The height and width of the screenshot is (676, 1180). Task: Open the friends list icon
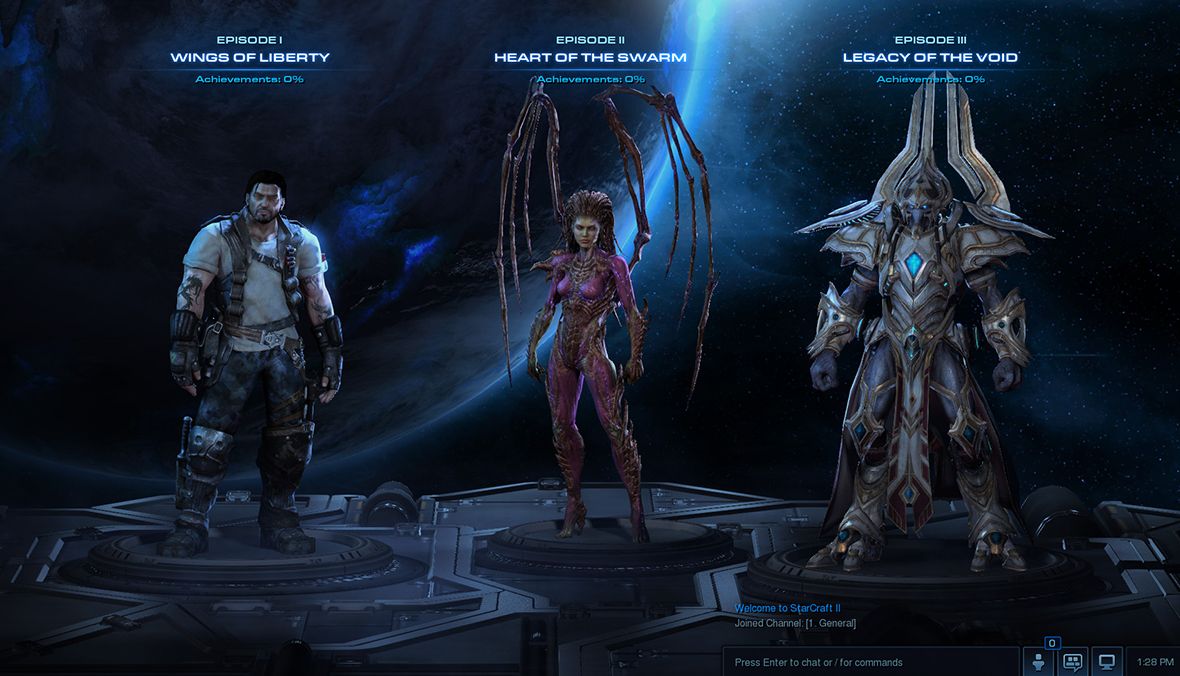[1038, 662]
